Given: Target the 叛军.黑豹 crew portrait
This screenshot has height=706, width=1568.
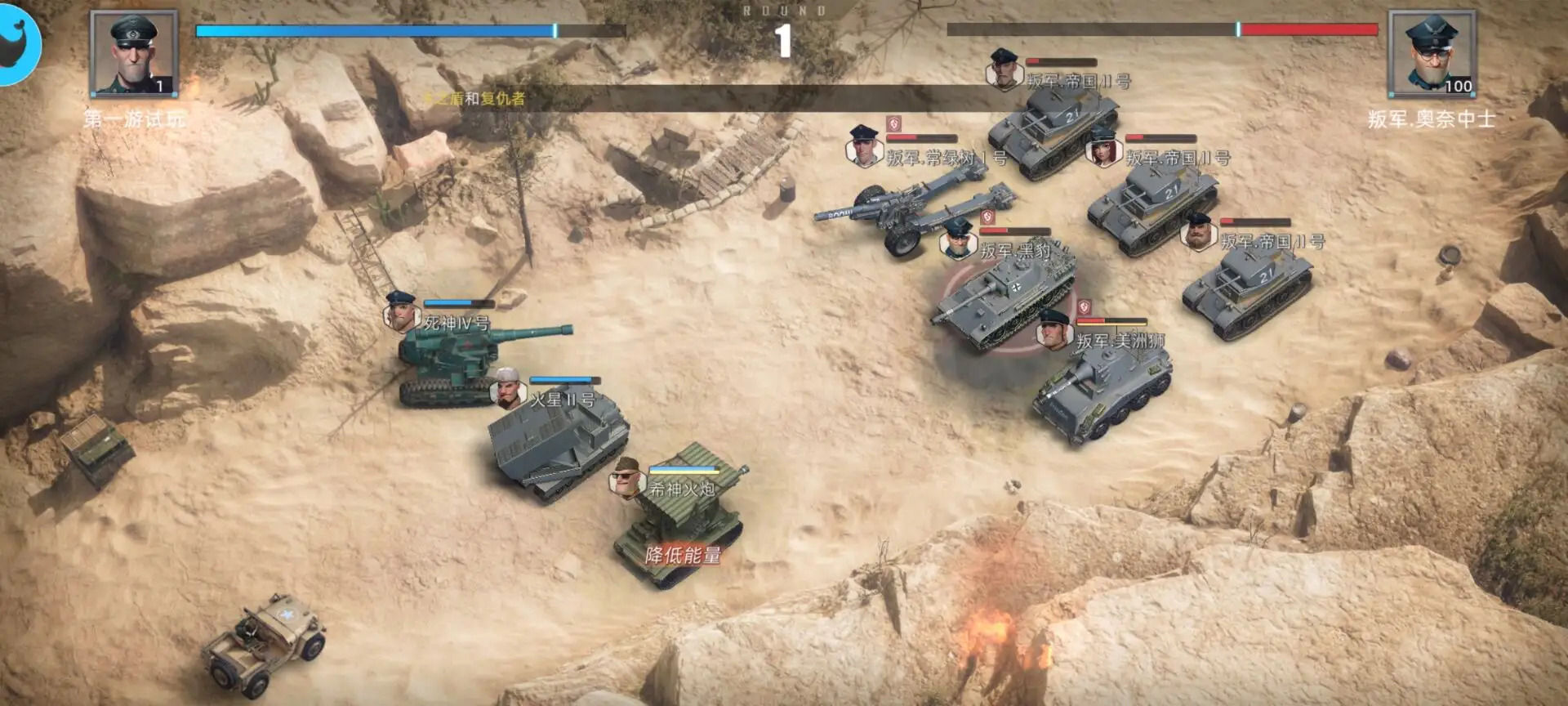Looking at the screenshot, I should pos(958,239).
